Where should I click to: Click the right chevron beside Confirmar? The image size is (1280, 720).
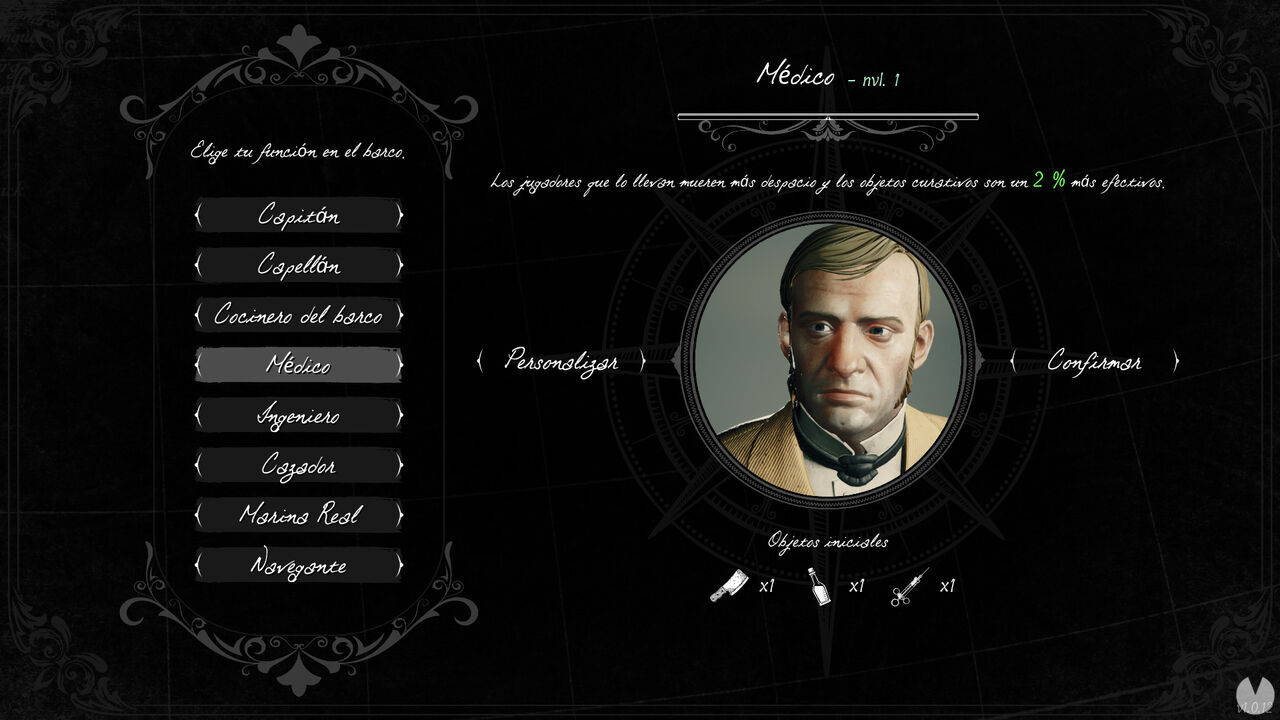(x=1177, y=362)
